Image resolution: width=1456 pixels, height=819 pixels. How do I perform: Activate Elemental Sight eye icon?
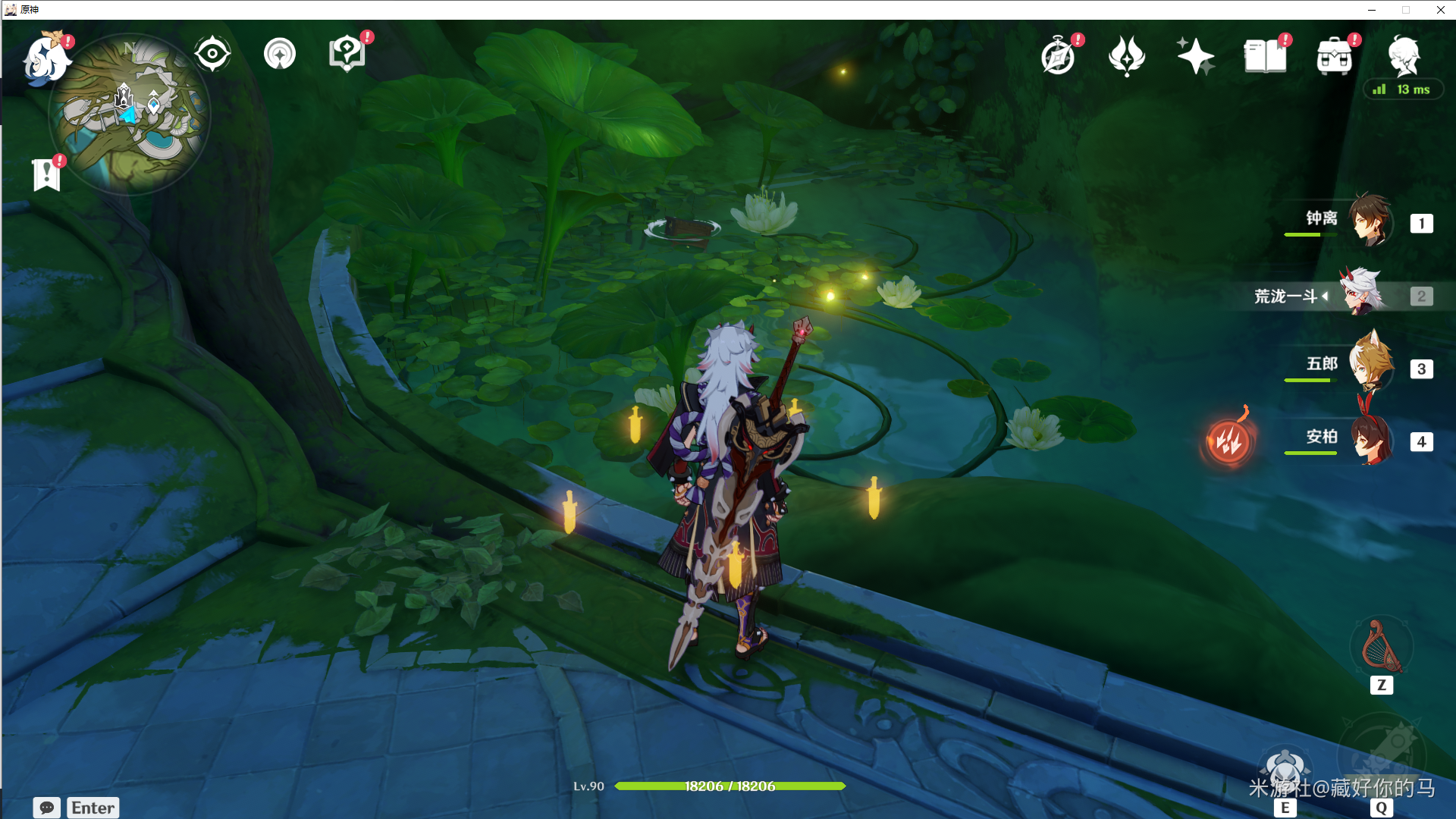[x=212, y=54]
